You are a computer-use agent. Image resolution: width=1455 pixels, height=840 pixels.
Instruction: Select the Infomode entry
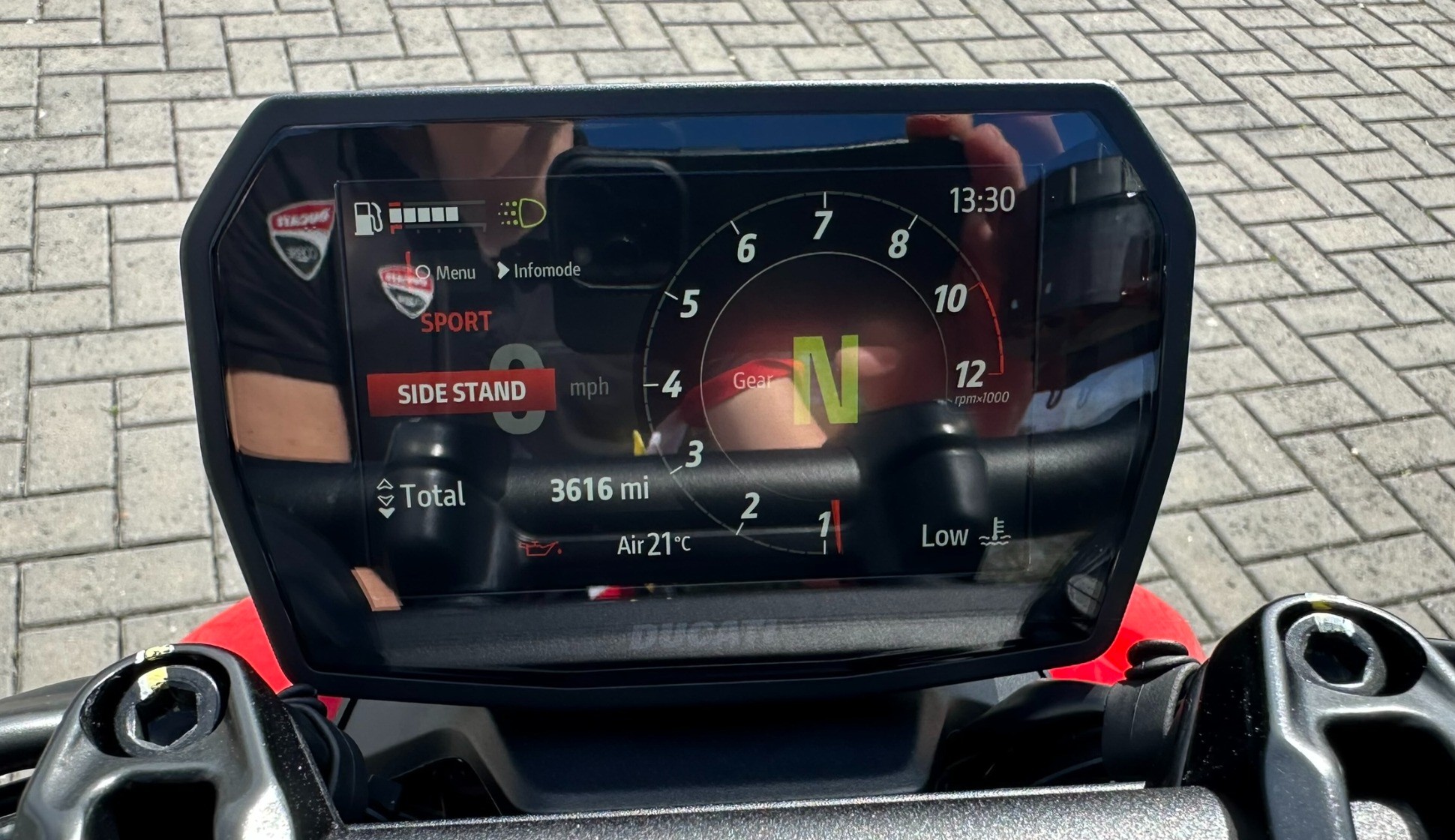click(540, 270)
